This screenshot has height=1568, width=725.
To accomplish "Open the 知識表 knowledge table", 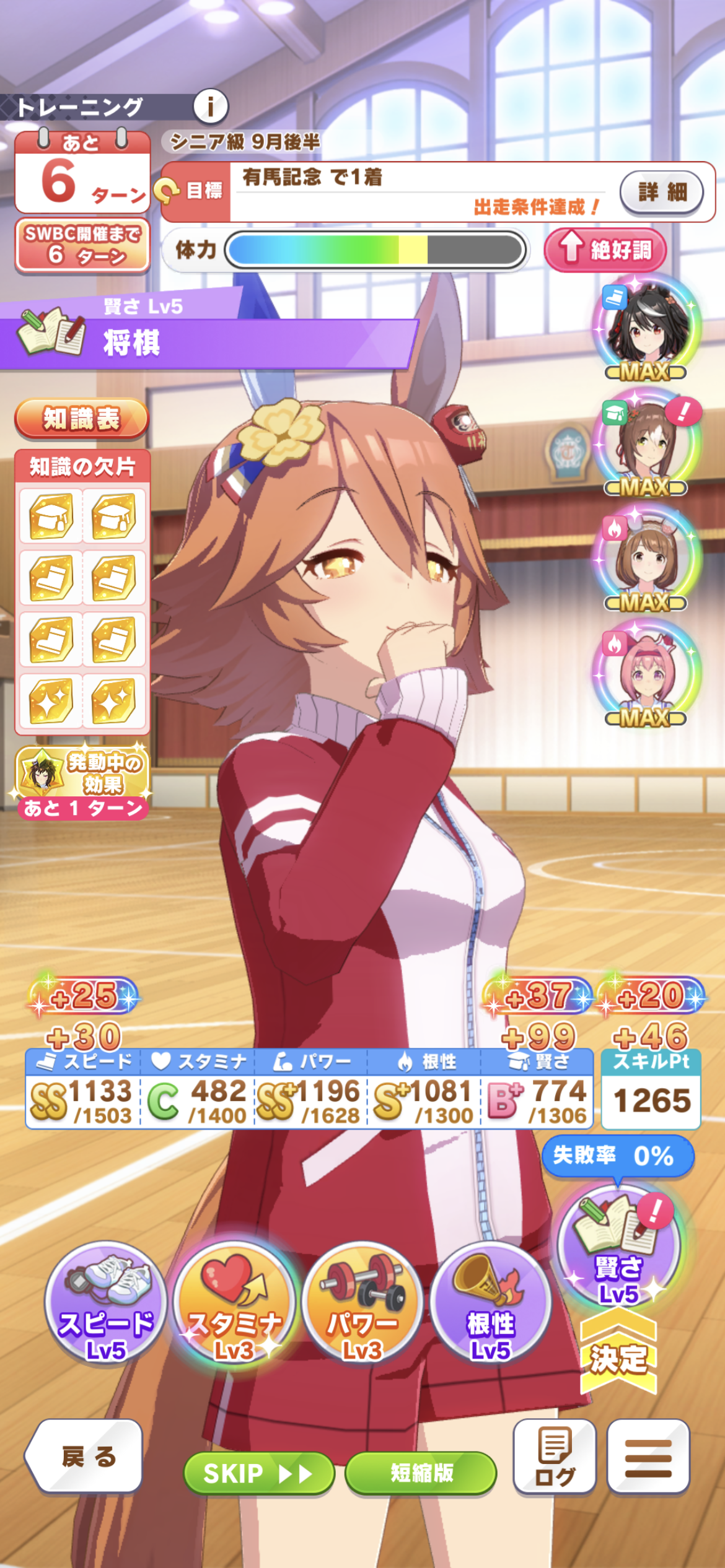I will click(81, 419).
